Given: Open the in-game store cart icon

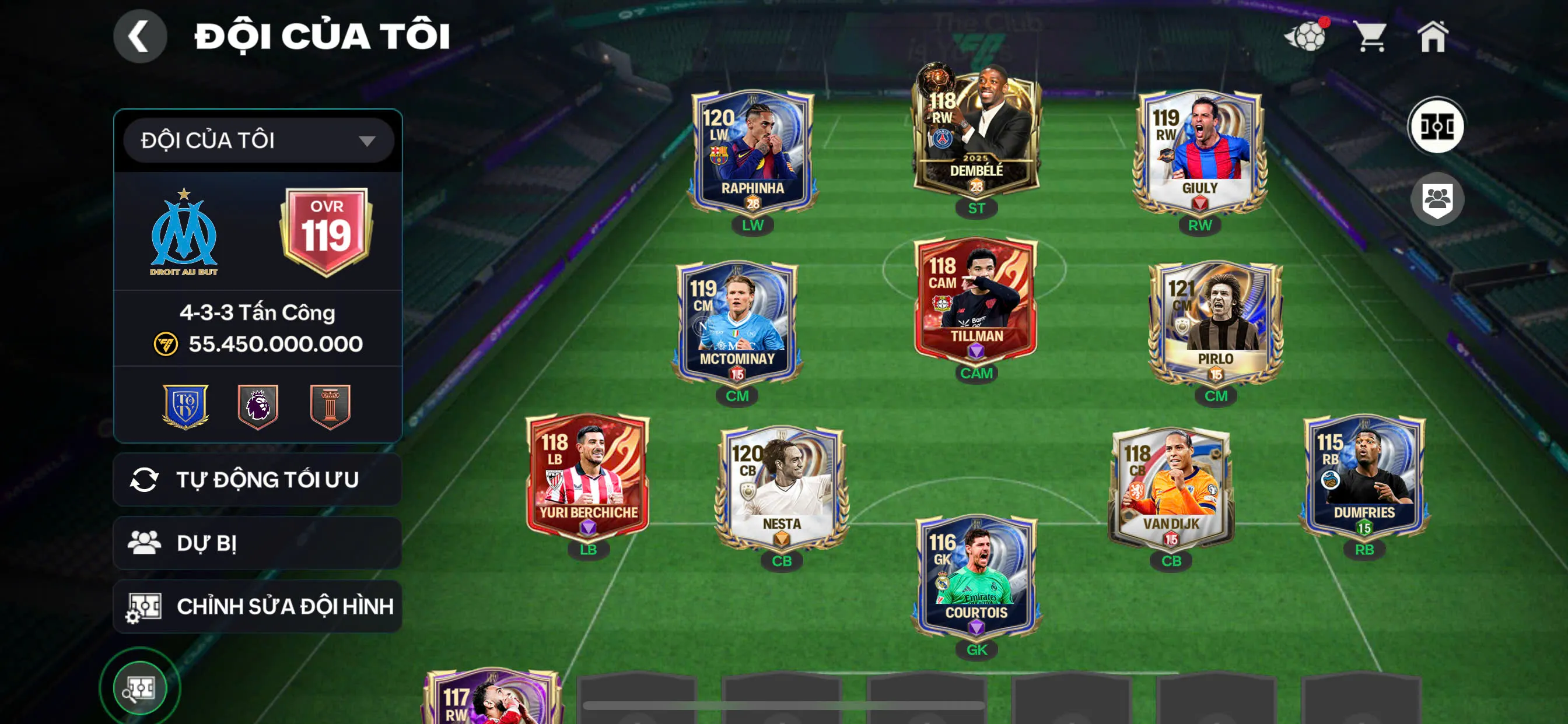Looking at the screenshot, I should pos(1373,38).
